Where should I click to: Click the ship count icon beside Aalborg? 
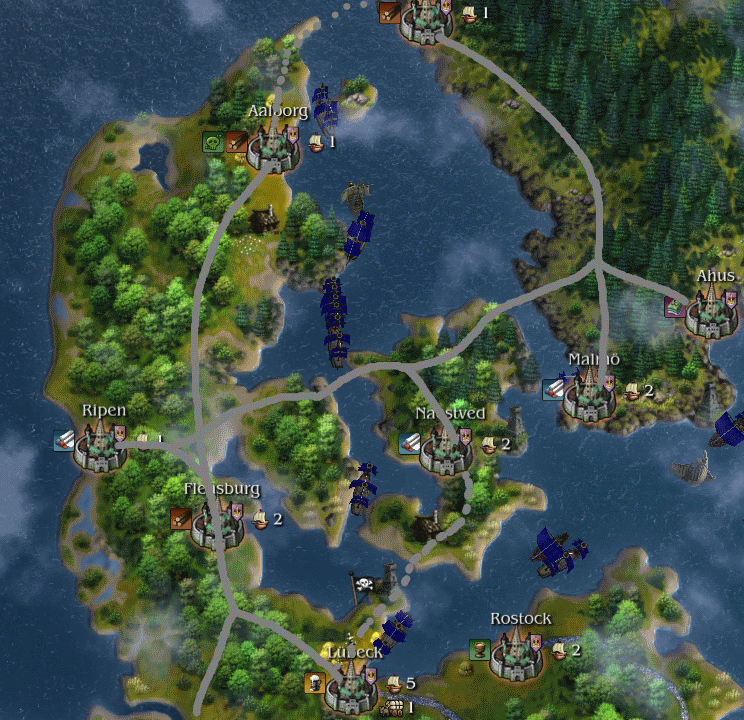316,143
